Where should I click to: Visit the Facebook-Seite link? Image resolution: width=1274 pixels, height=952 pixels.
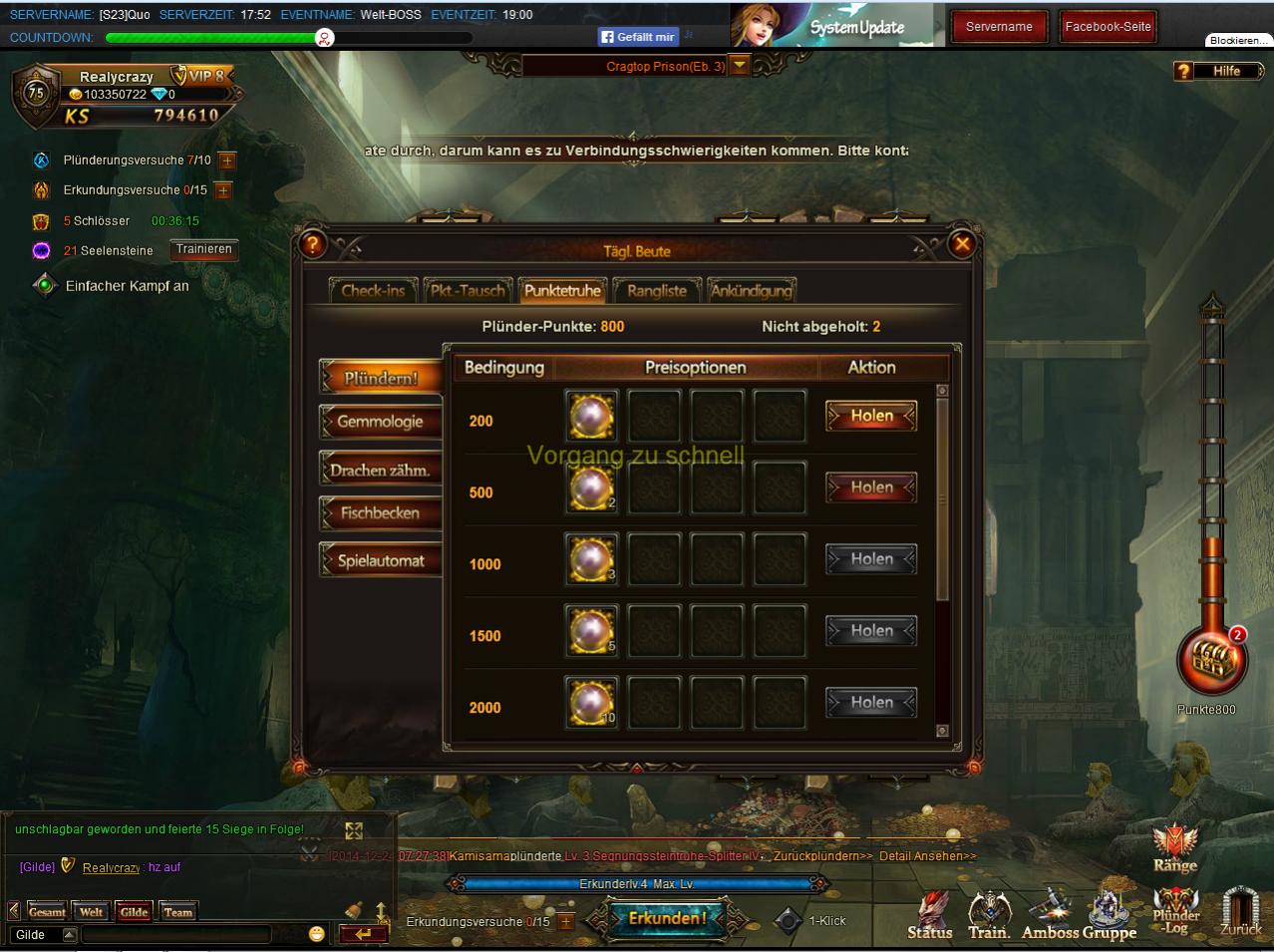pos(1108,27)
